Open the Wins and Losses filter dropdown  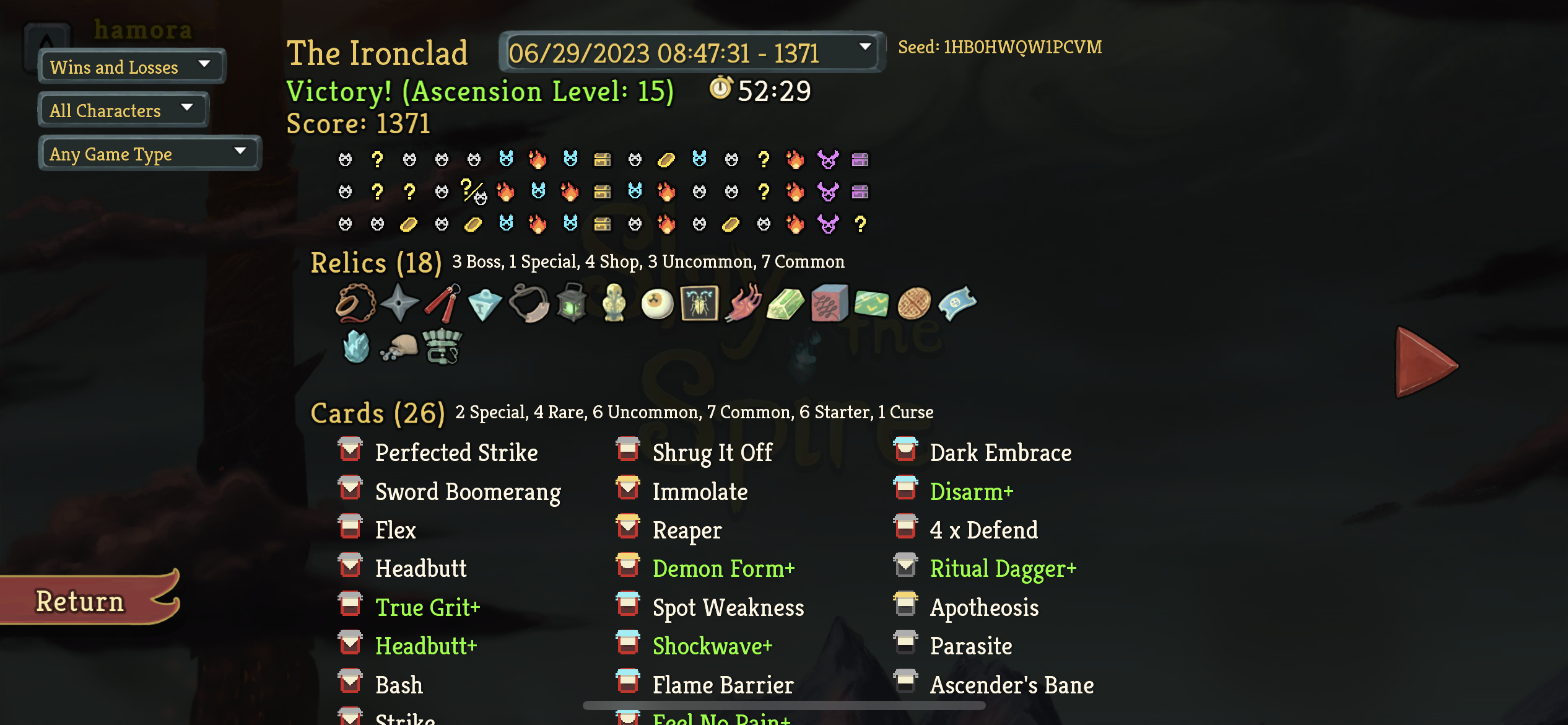point(130,66)
